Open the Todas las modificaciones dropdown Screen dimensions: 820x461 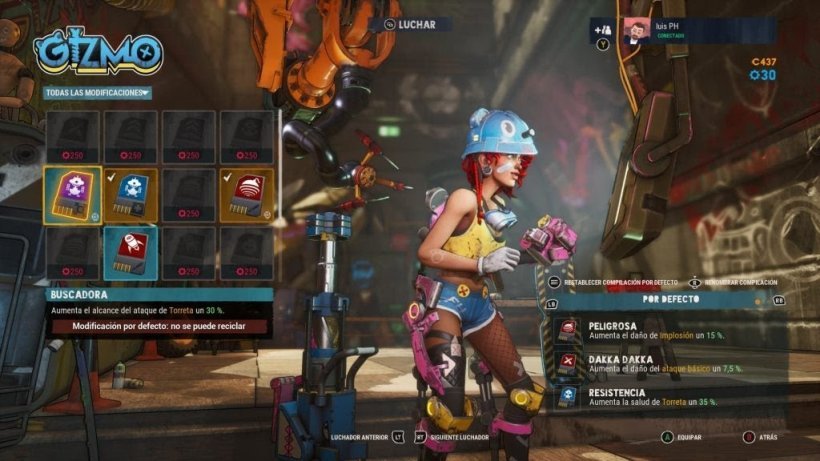[x=97, y=92]
